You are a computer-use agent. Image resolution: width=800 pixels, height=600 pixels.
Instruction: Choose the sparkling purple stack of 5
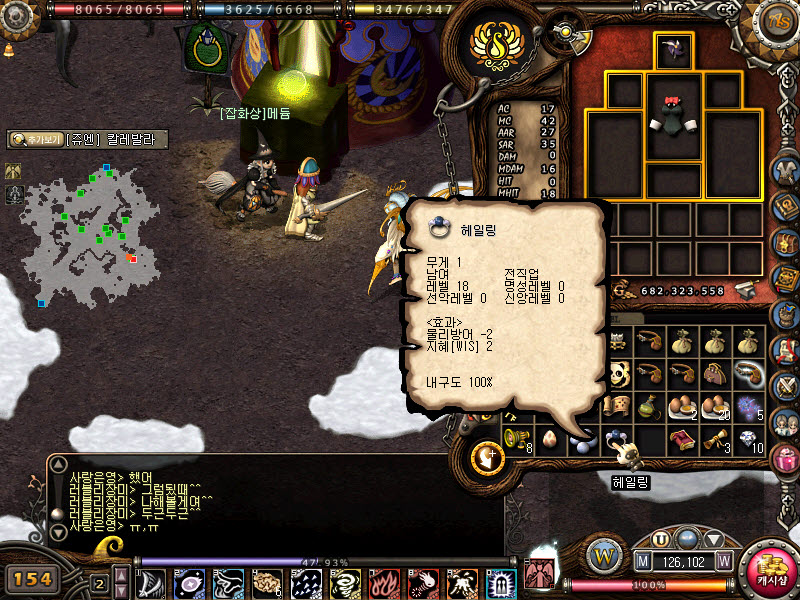[748, 405]
